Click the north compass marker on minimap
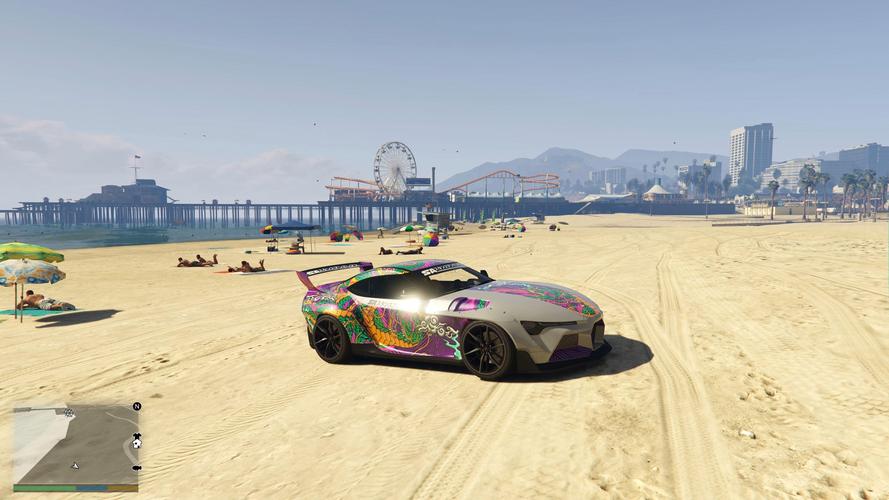 pos(137,406)
